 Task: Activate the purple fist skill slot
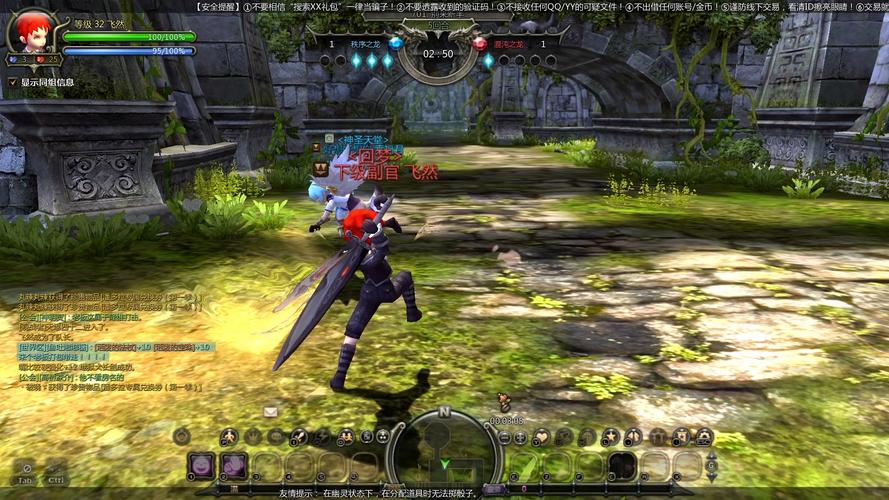(234, 466)
